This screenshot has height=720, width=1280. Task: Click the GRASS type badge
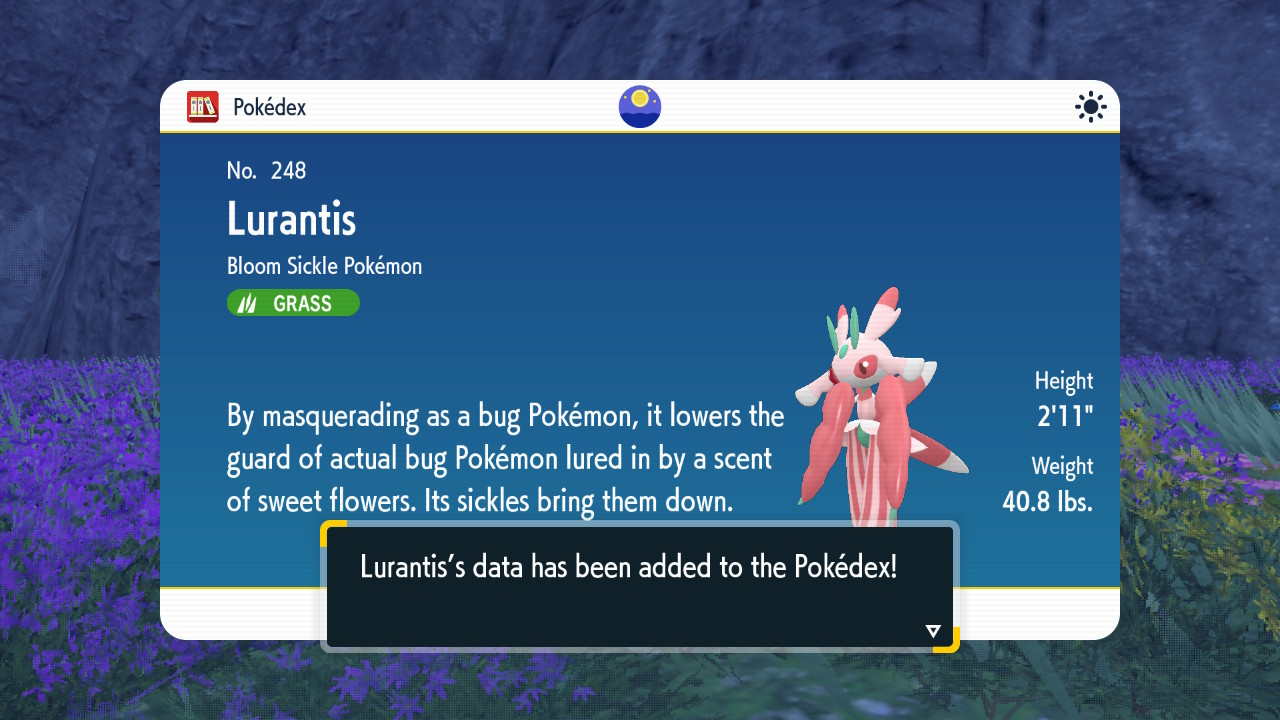tap(293, 303)
